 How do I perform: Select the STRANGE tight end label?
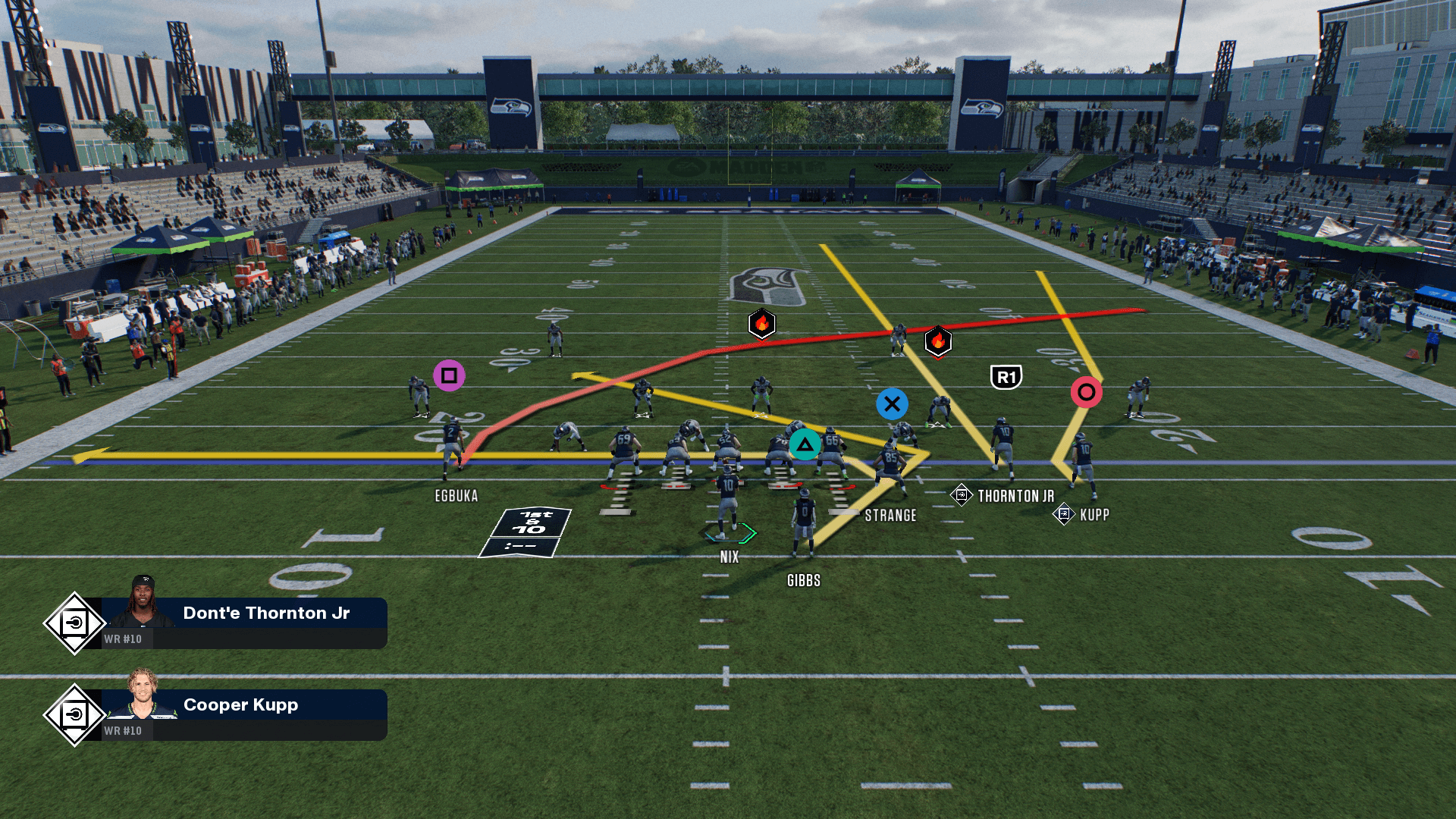(x=890, y=516)
